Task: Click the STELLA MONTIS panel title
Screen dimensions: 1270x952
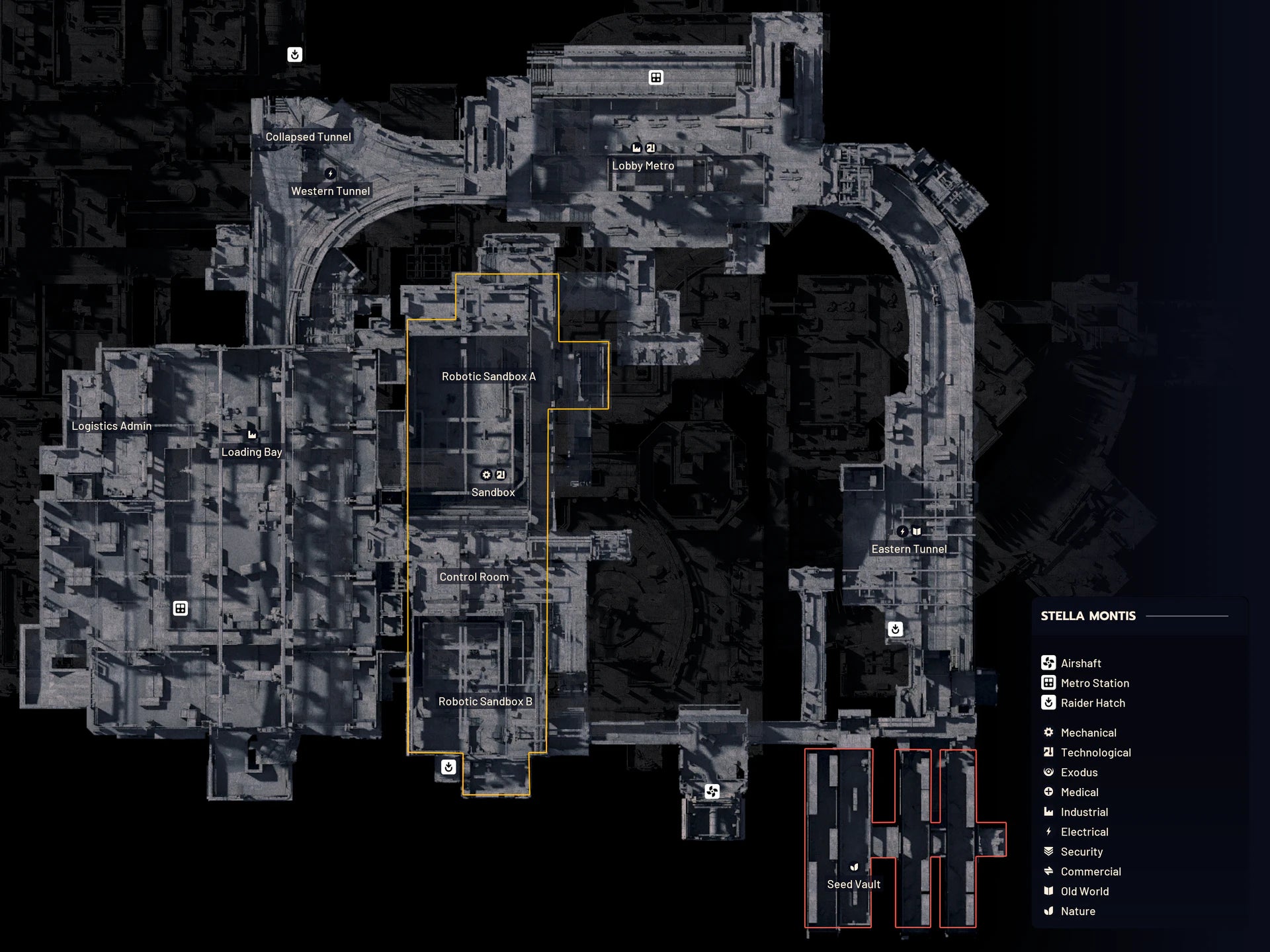Action: click(1087, 615)
